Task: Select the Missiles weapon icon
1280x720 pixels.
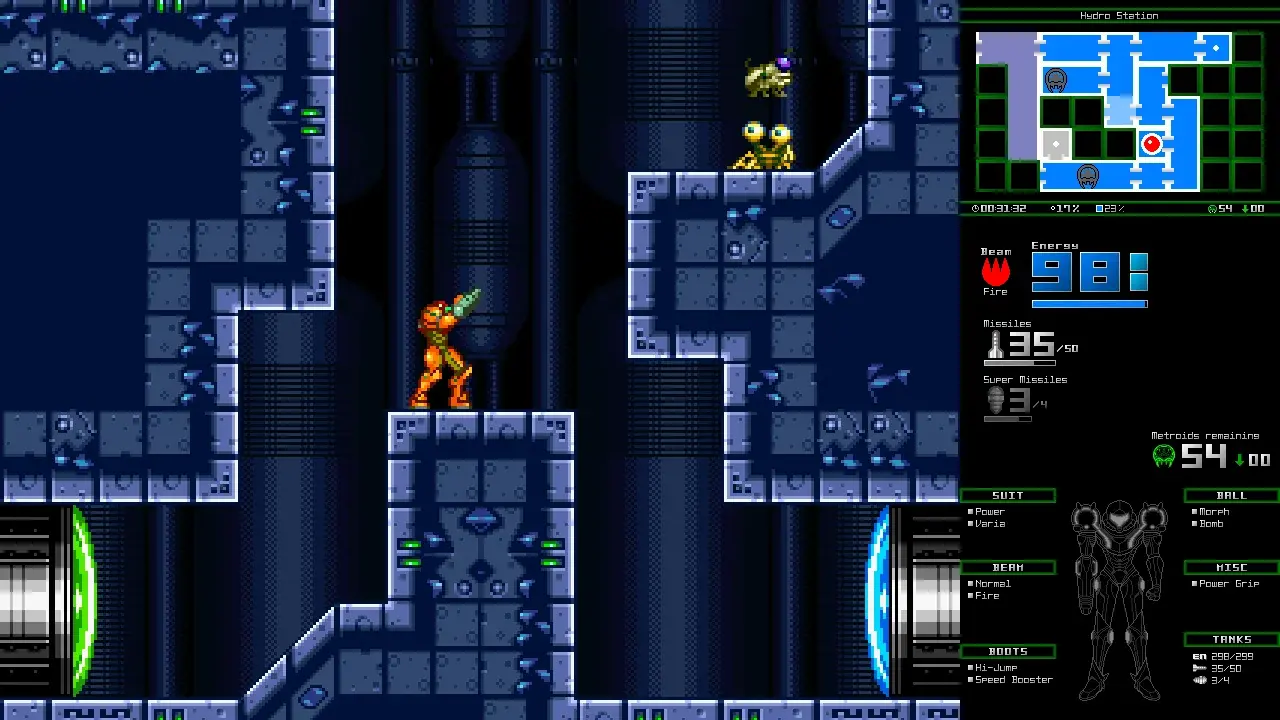Action: (995, 344)
